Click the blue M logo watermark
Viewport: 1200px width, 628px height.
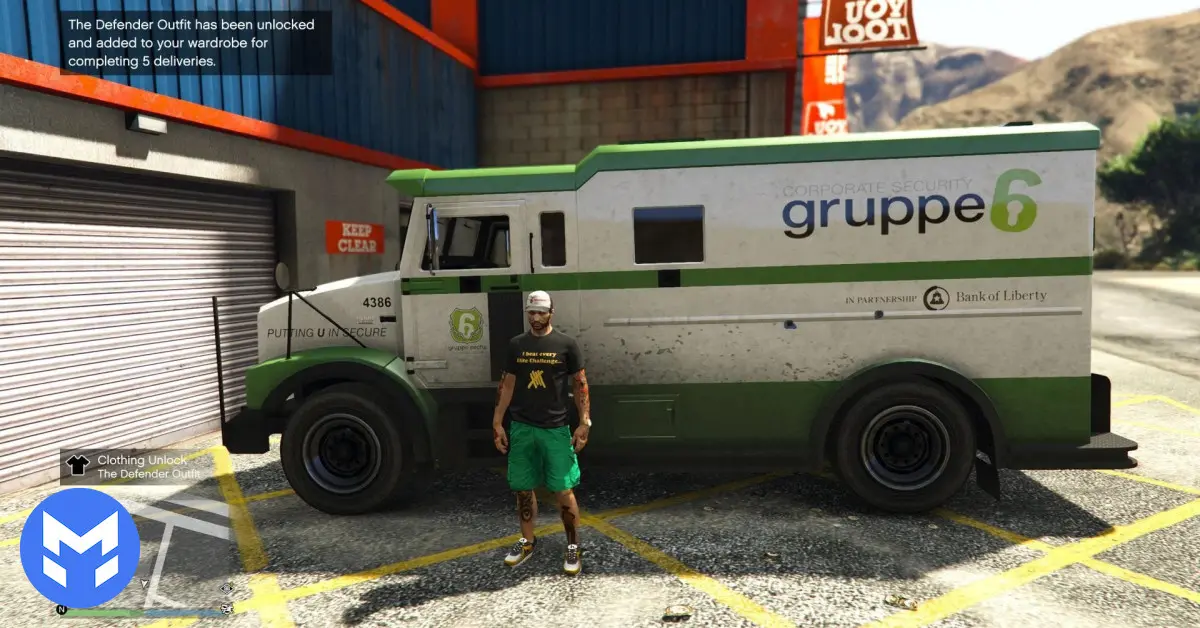coord(79,547)
